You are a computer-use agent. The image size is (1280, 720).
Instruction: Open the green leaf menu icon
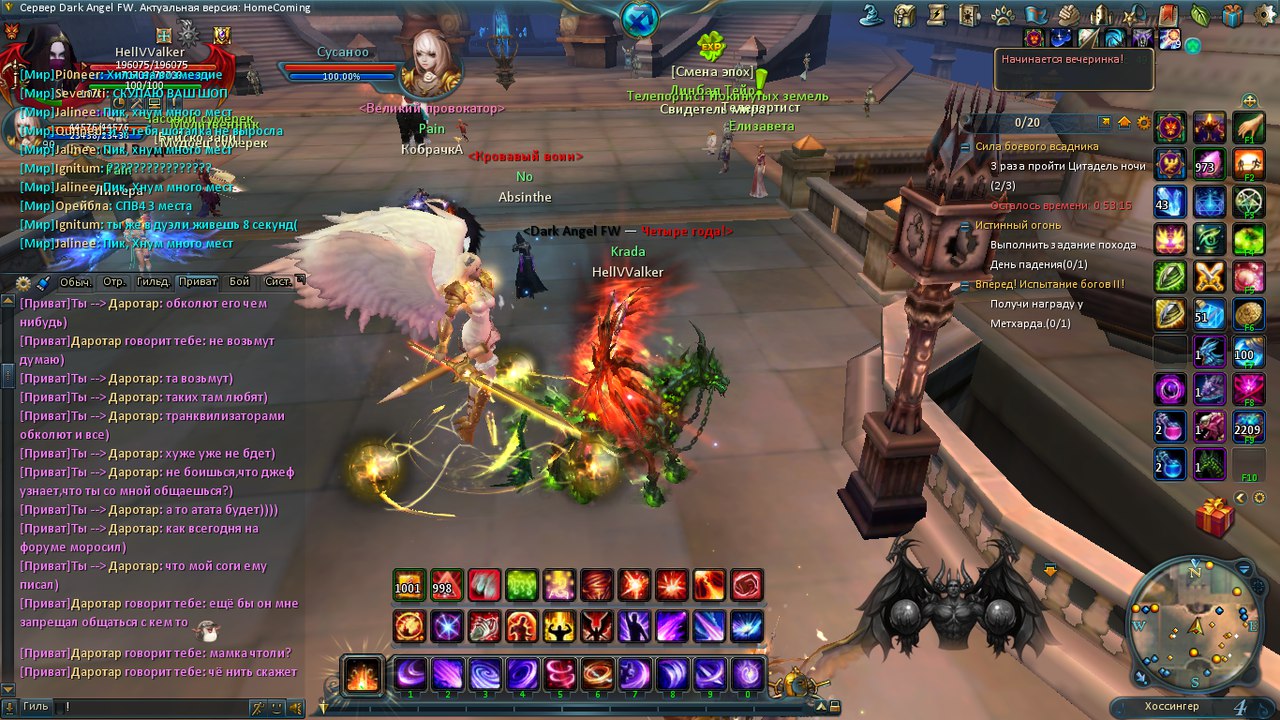tap(1200, 15)
